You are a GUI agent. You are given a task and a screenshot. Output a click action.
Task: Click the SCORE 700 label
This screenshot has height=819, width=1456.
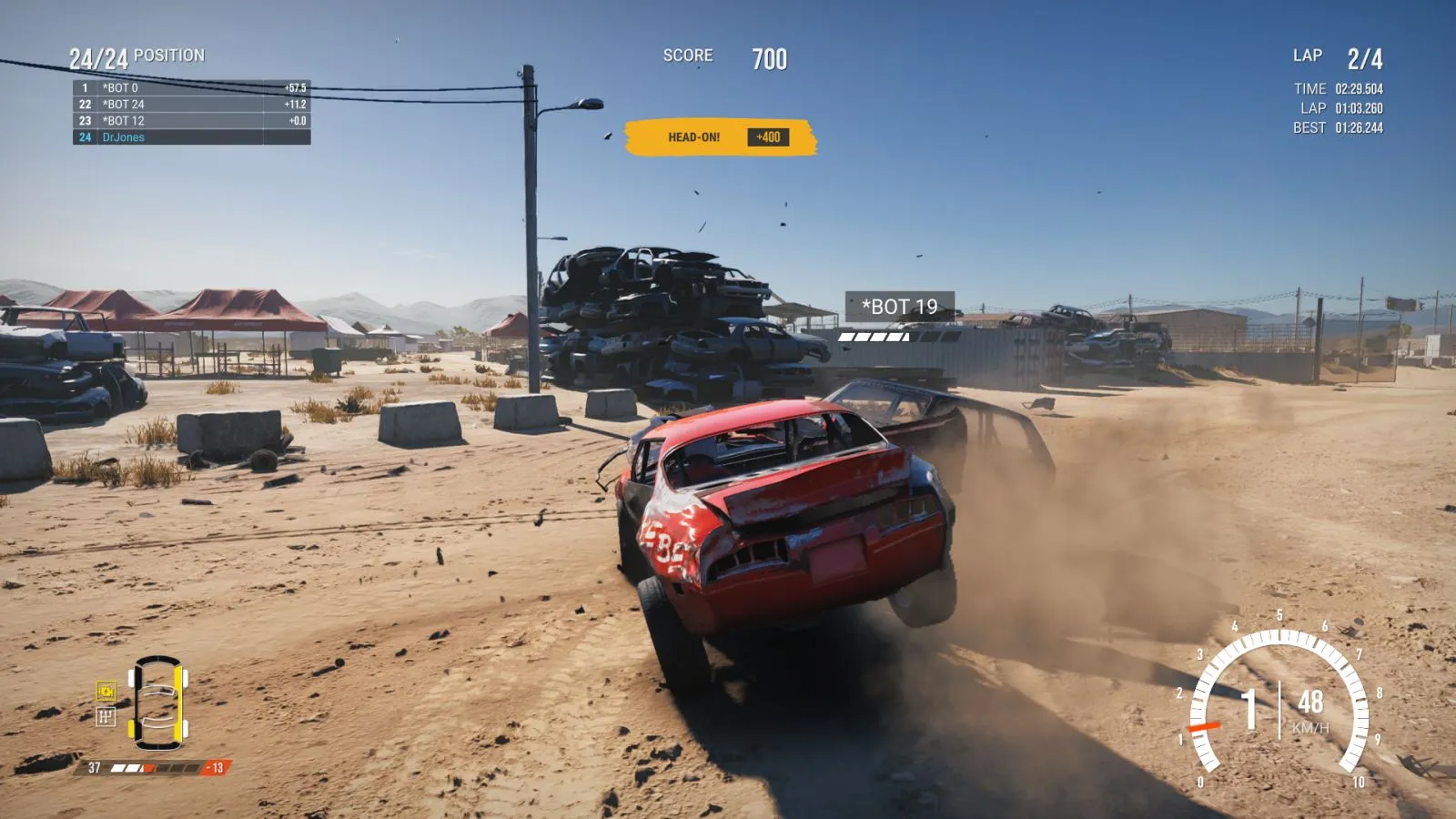point(686,55)
